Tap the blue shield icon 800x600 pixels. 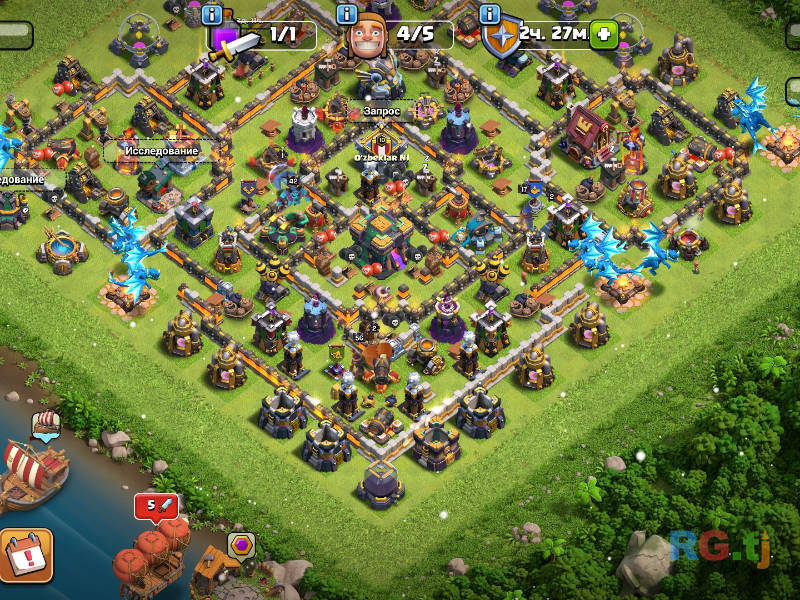(x=502, y=38)
